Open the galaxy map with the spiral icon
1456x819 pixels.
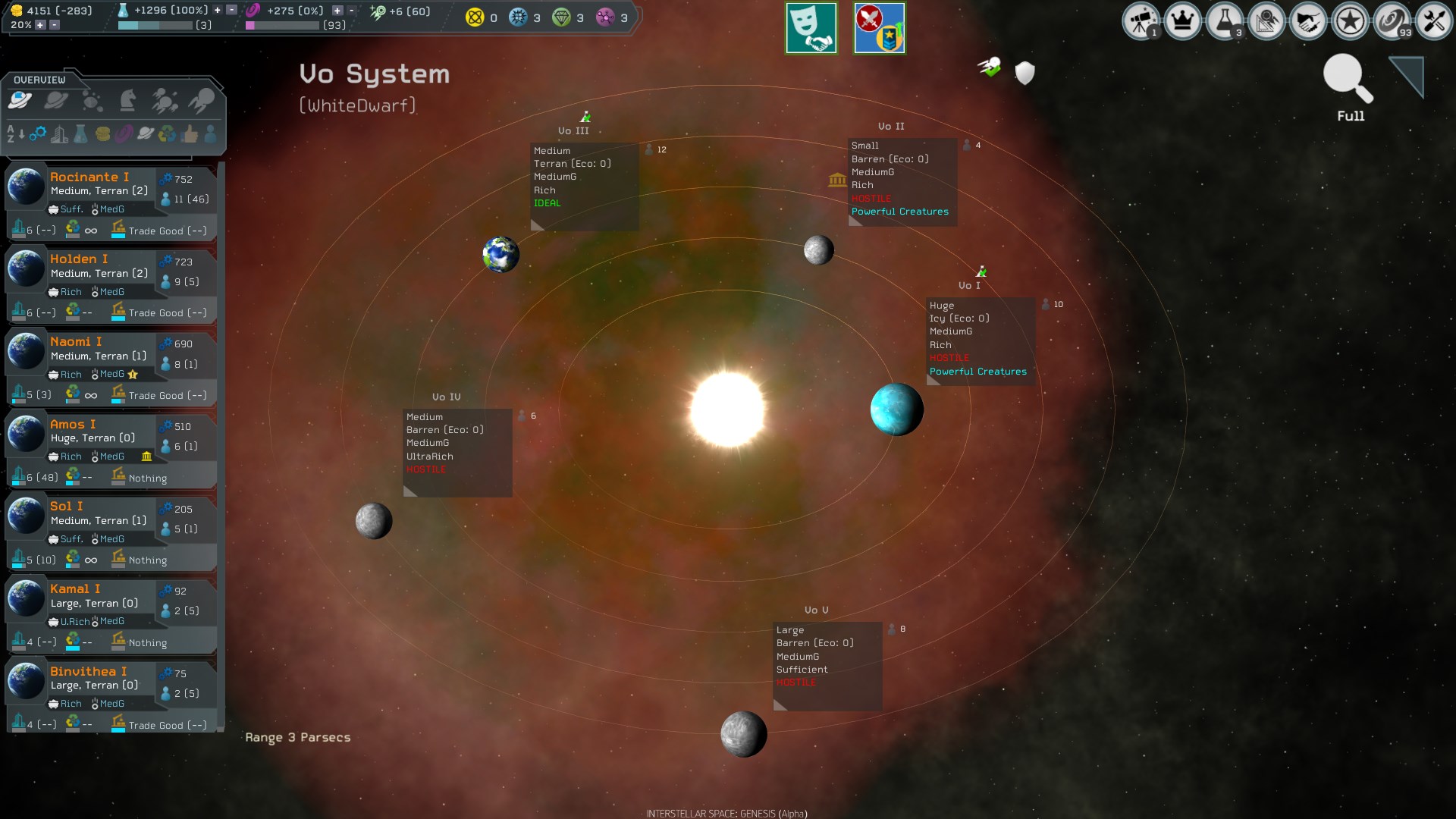pos(1392,21)
